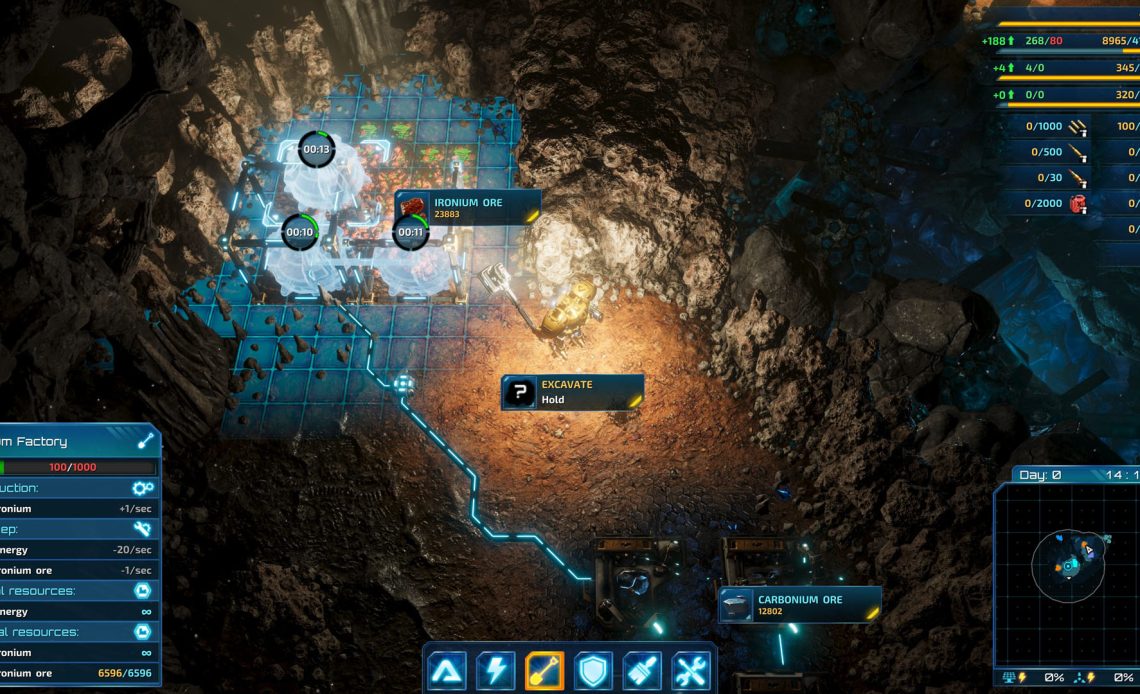1140x694 pixels.
Task: Click the gears icon in the production header
Action: [143, 488]
